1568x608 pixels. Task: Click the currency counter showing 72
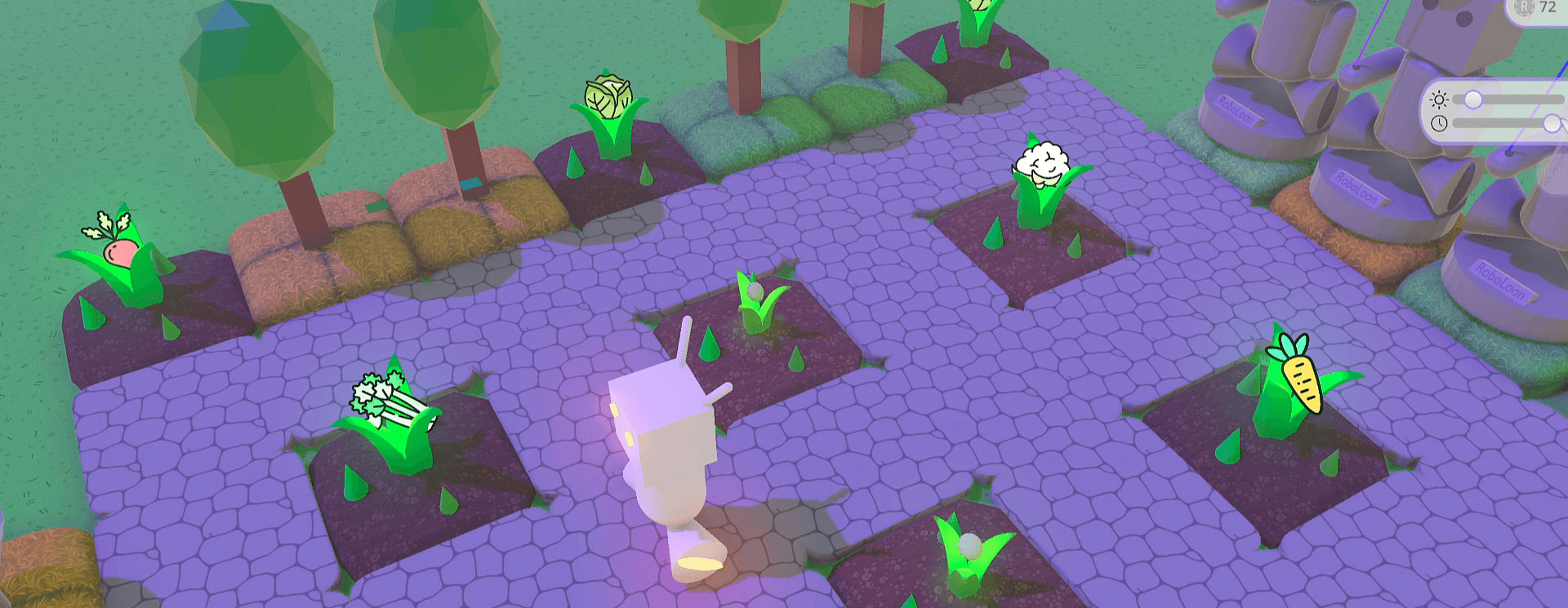tap(1548, 9)
